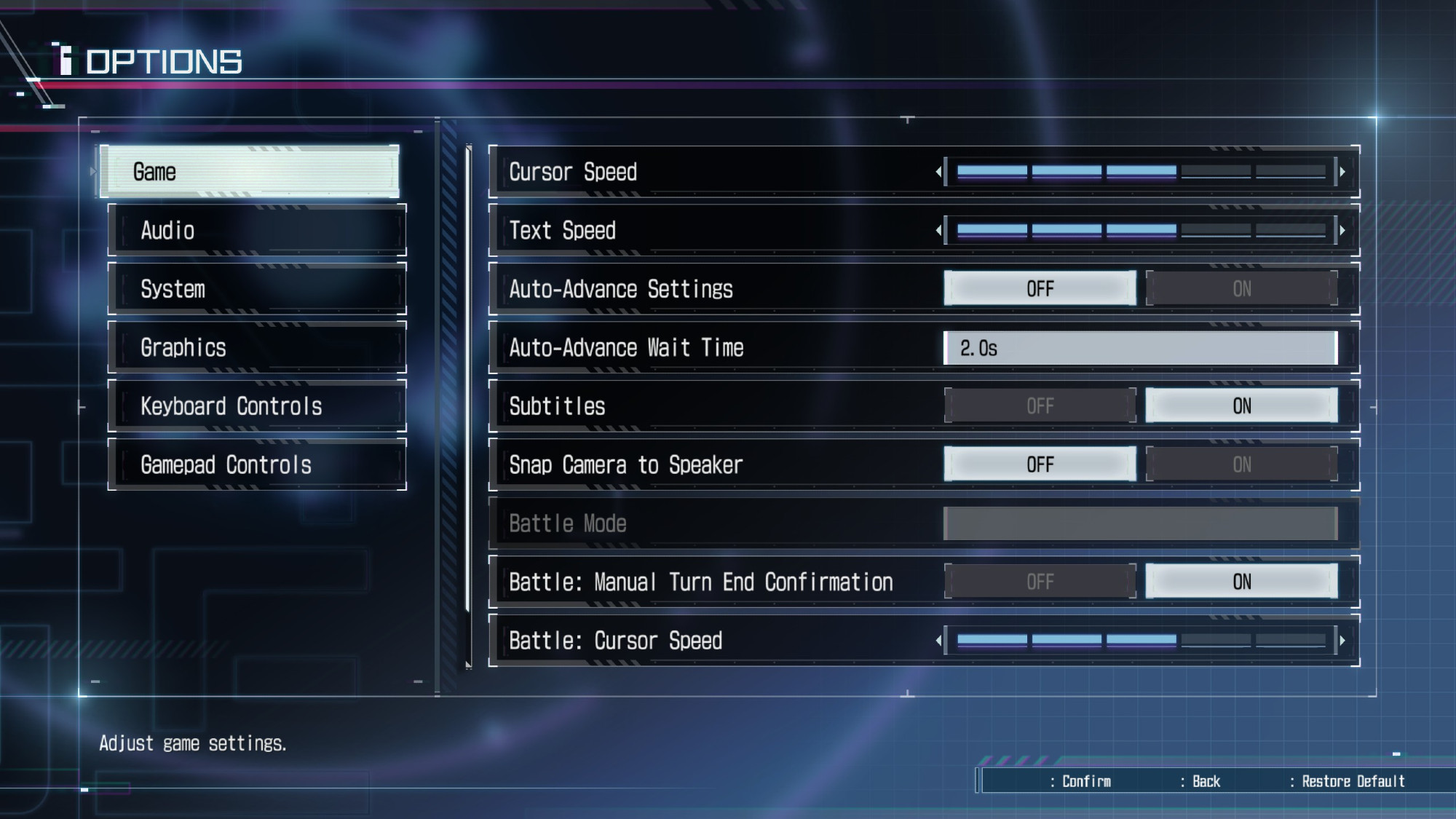Open the Audio settings category

pos(257,231)
